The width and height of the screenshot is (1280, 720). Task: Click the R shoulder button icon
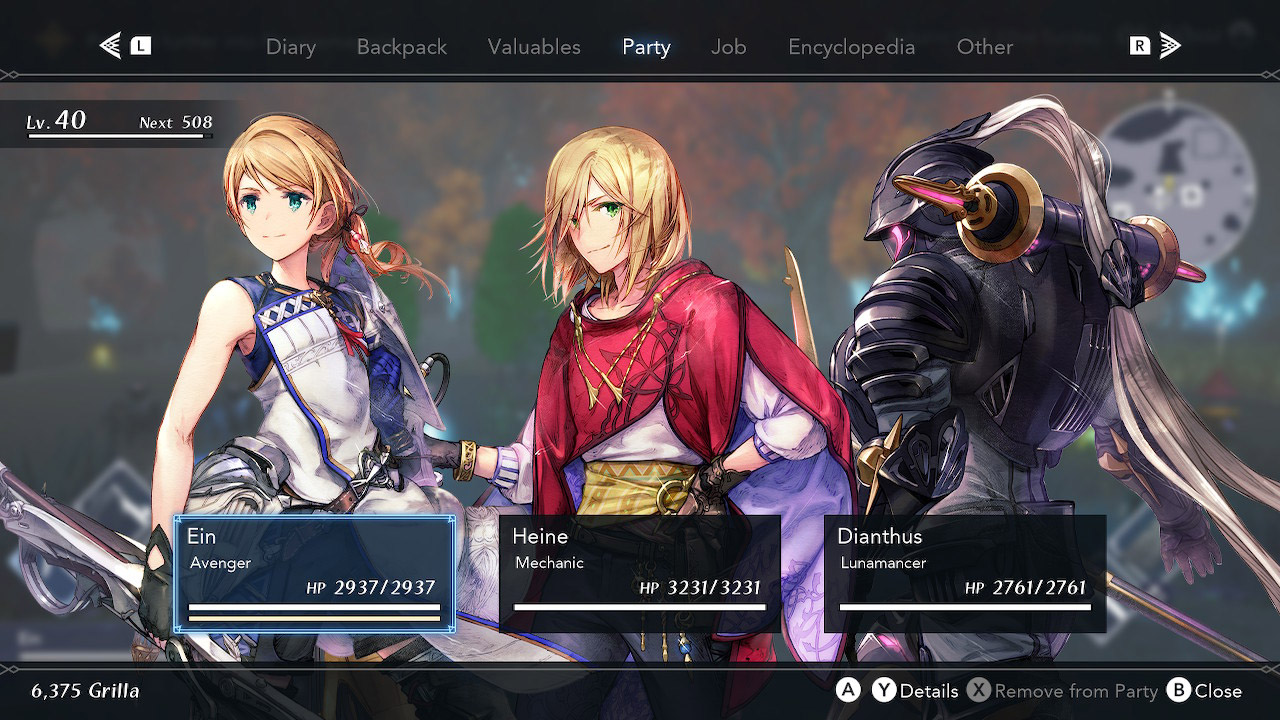pos(1140,45)
